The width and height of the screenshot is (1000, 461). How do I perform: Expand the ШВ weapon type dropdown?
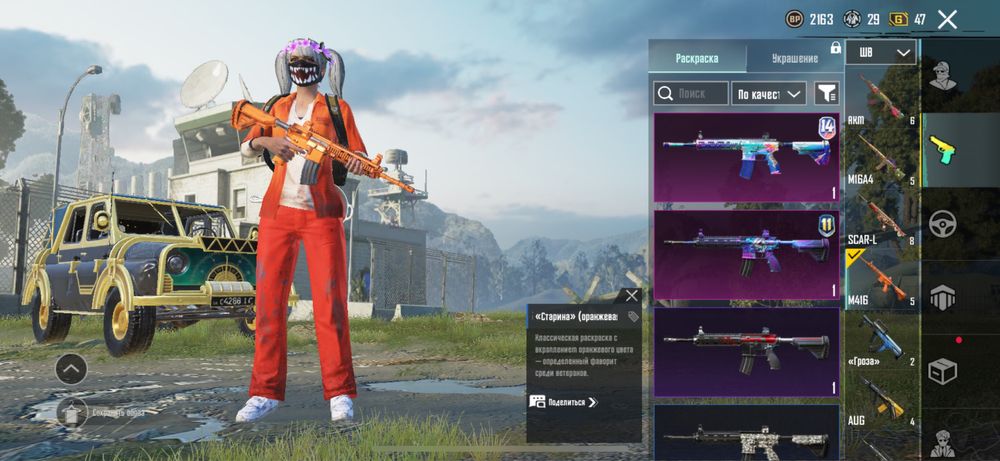(880, 52)
